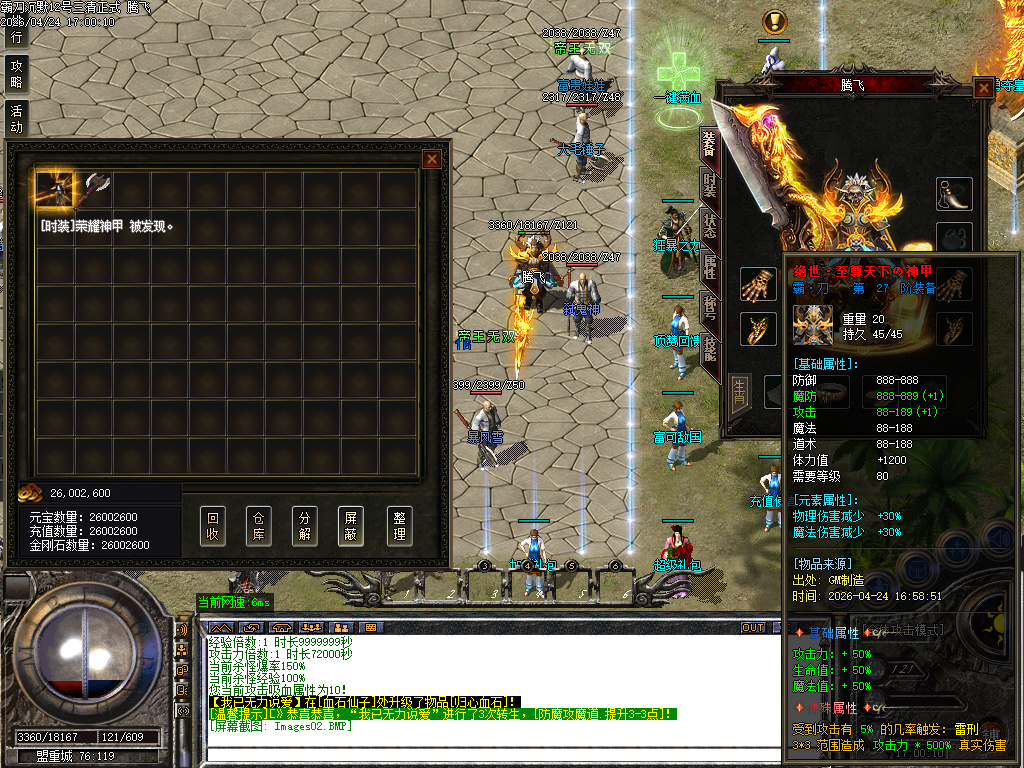Switch to the 装备 equipment tab
Screen dimensions: 1024x768
coord(709,146)
